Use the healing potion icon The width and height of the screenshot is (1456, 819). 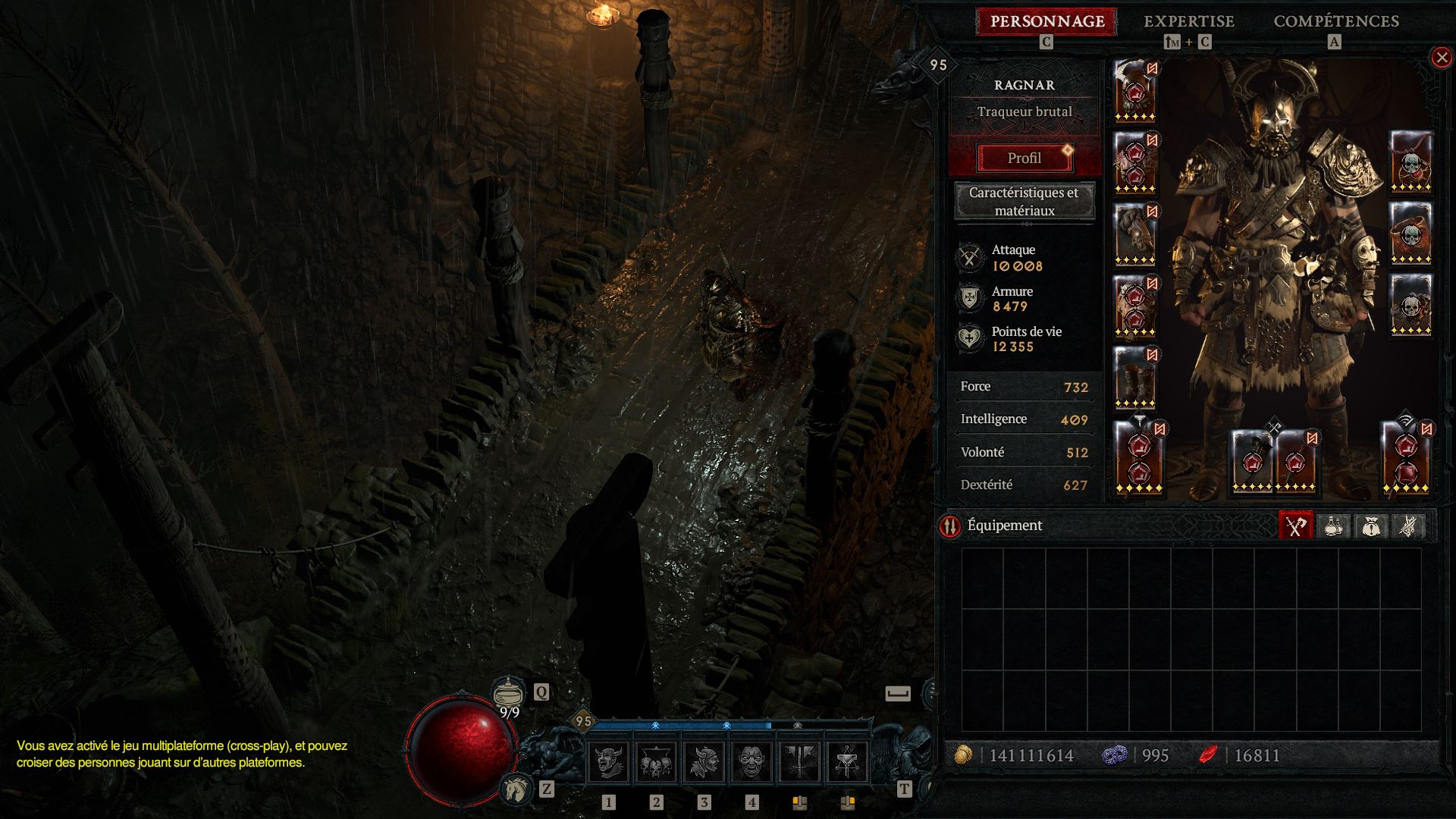click(x=508, y=692)
